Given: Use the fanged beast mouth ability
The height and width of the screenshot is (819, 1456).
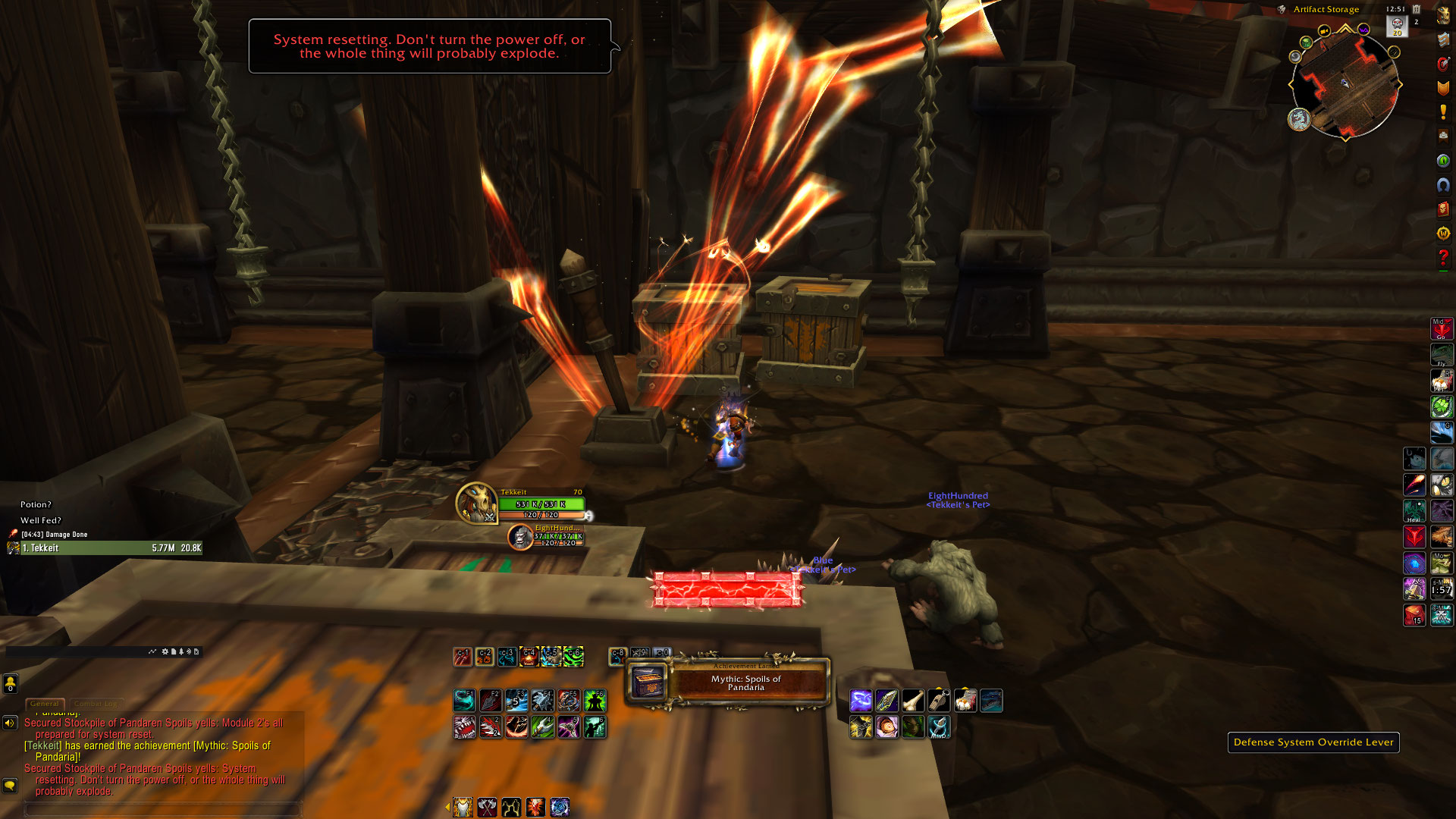Looking at the screenshot, I should click(x=464, y=727).
